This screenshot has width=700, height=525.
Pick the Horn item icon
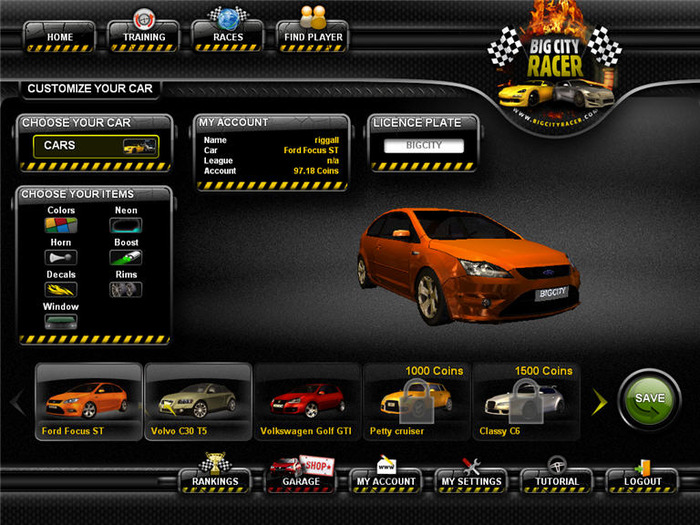(x=61, y=258)
